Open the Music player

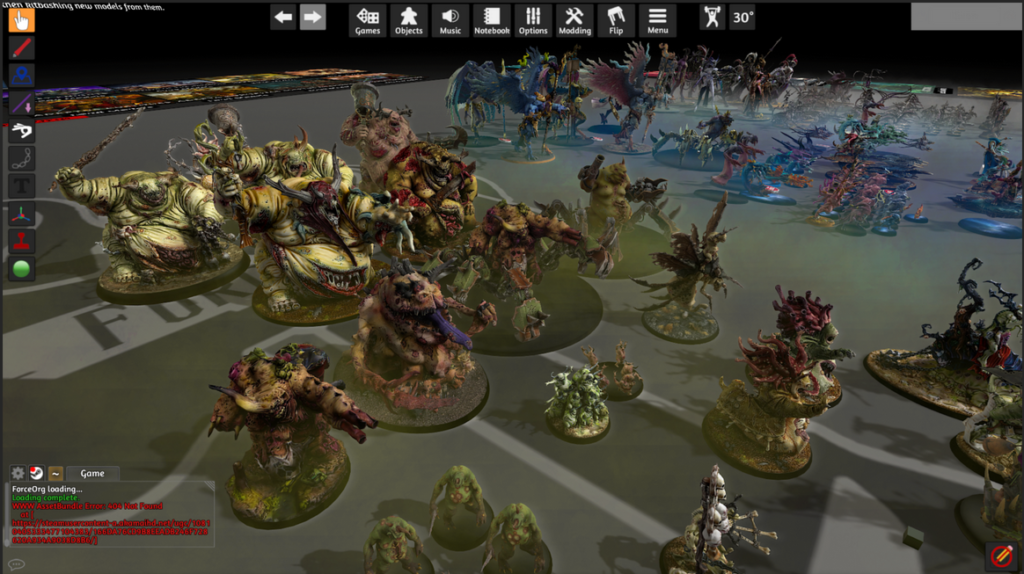(x=450, y=20)
